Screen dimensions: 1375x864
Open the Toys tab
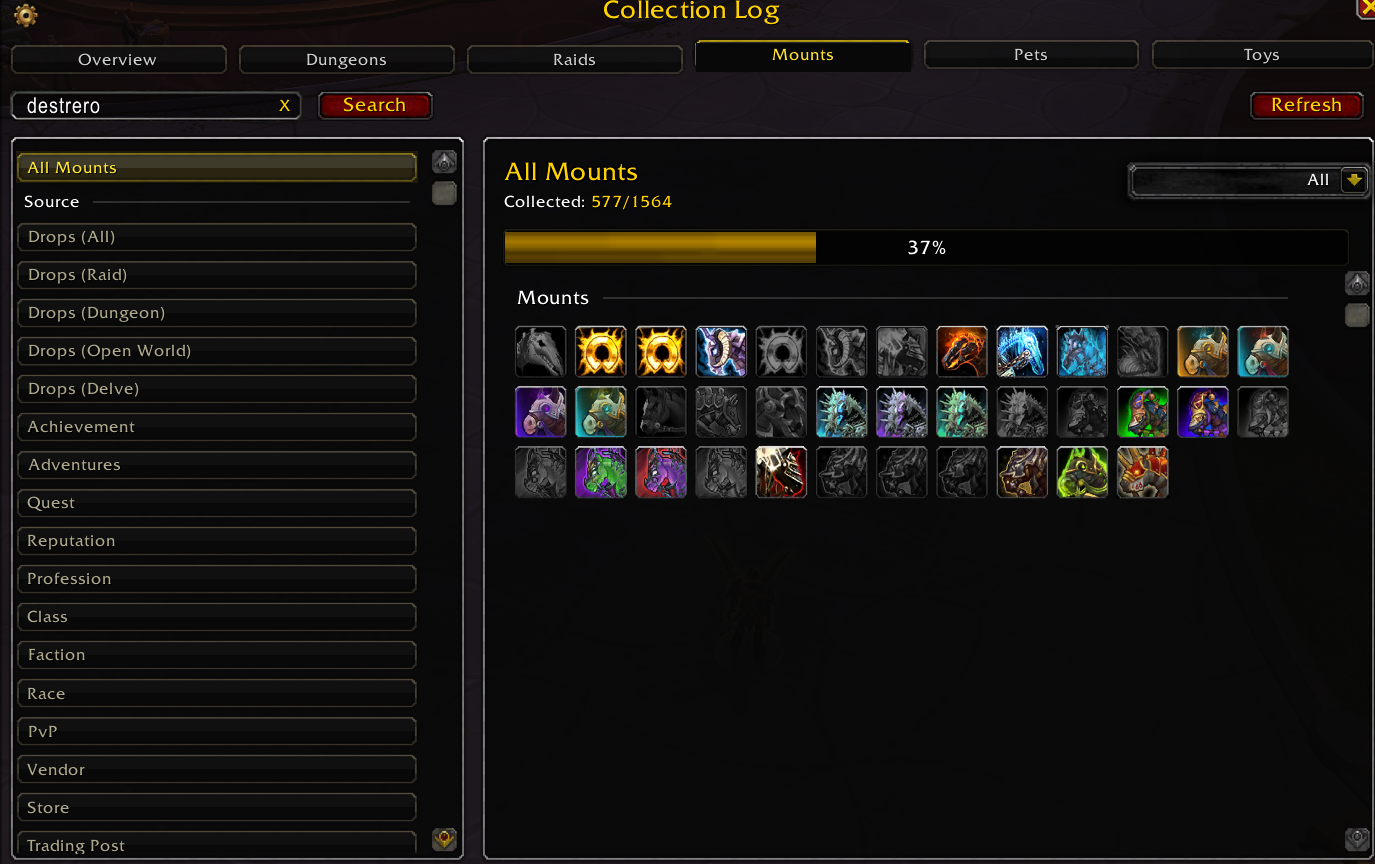pos(1261,55)
